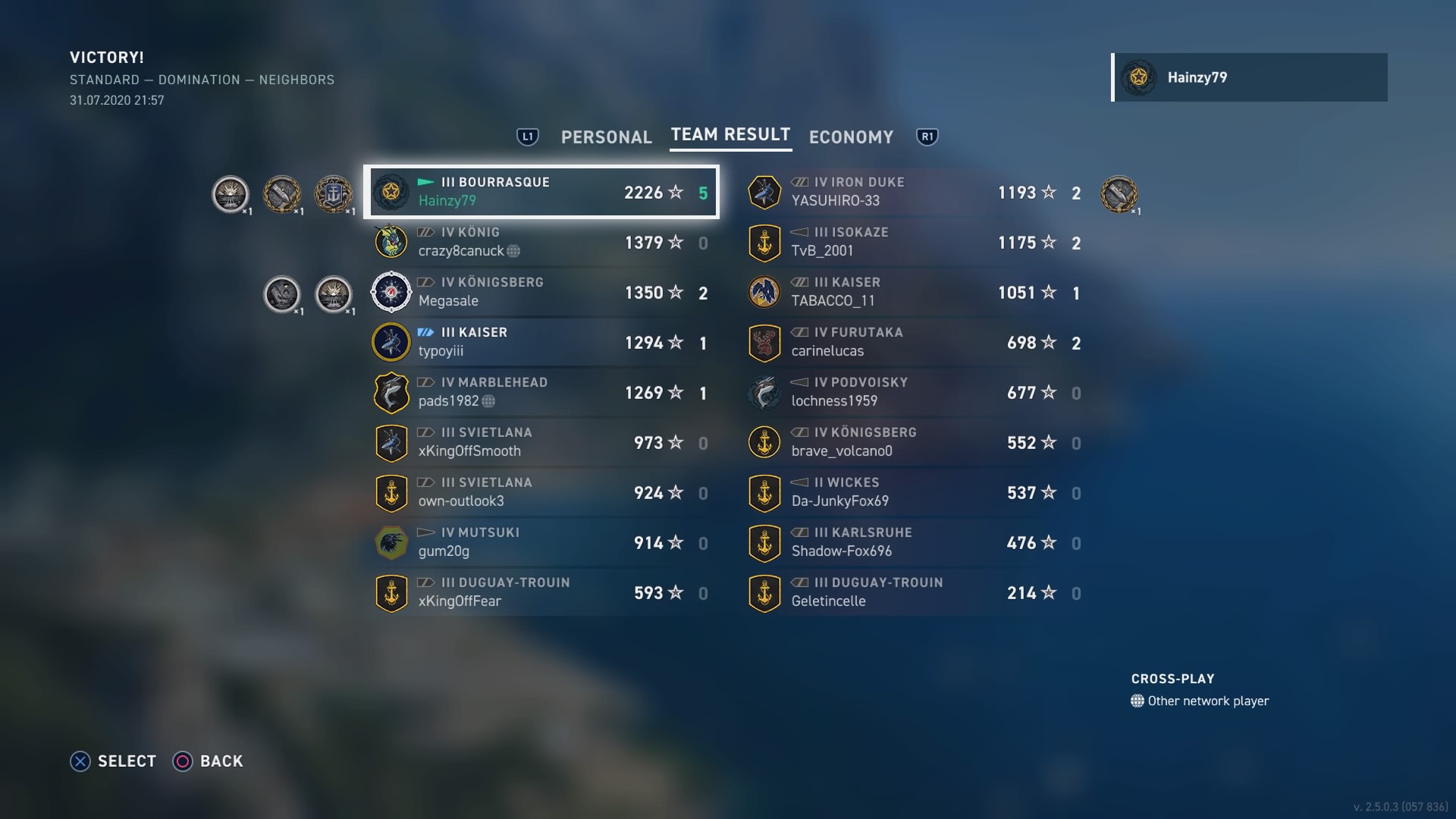The image size is (1456, 819).
Task: Click lochness1959's shark emblem badge
Action: 766,392
